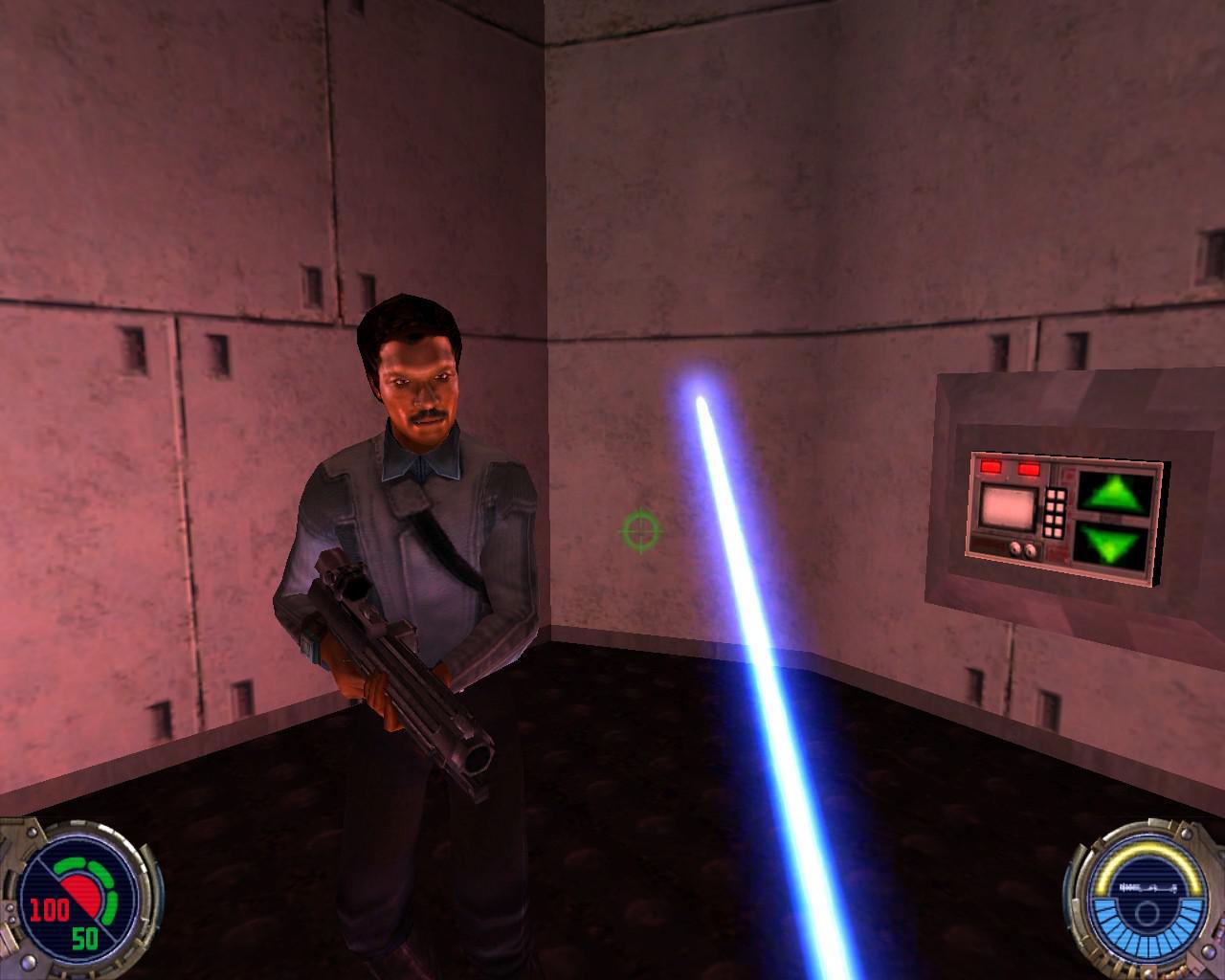Click the right red indicator light on the panel
This screenshot has height=980, width=1225.
click(1030, 468)
